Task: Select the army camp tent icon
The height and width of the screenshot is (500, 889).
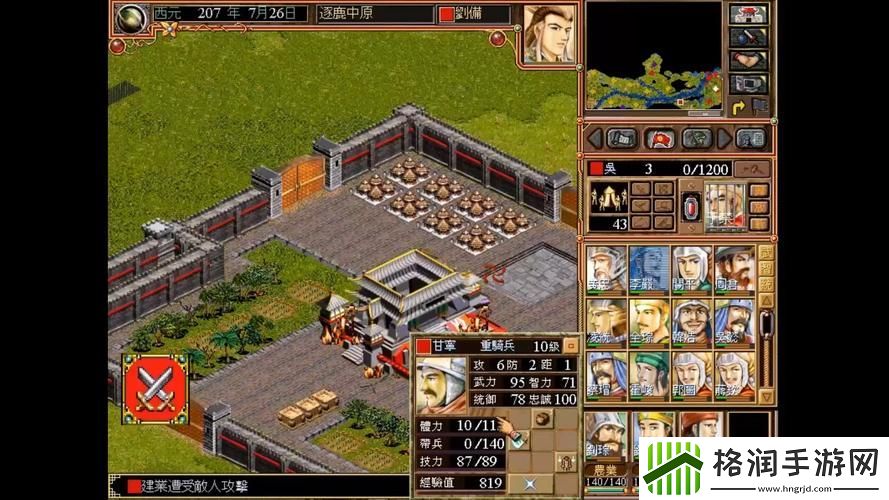Action: [607, 197]
